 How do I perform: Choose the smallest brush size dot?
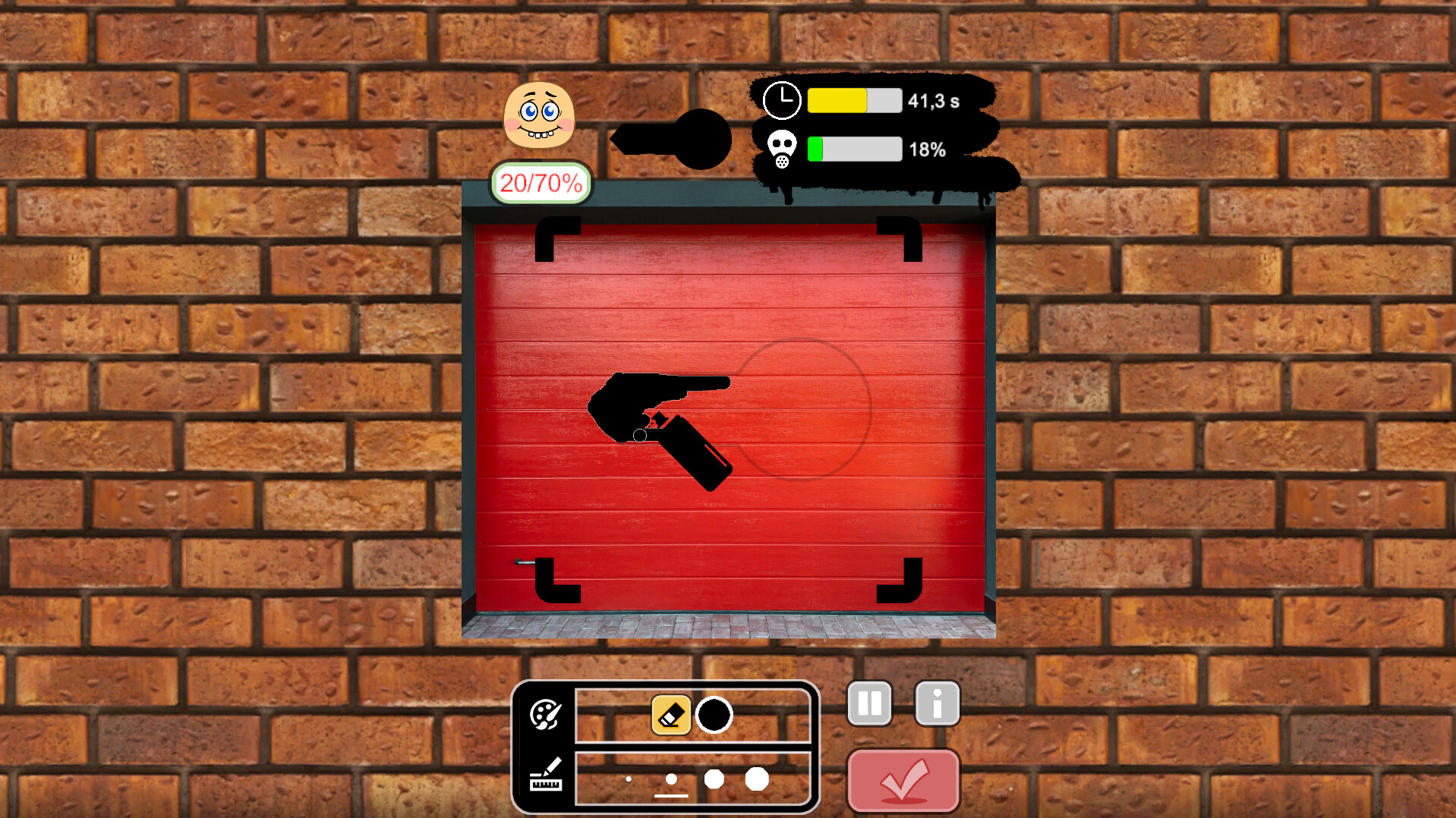click(629, 779)
